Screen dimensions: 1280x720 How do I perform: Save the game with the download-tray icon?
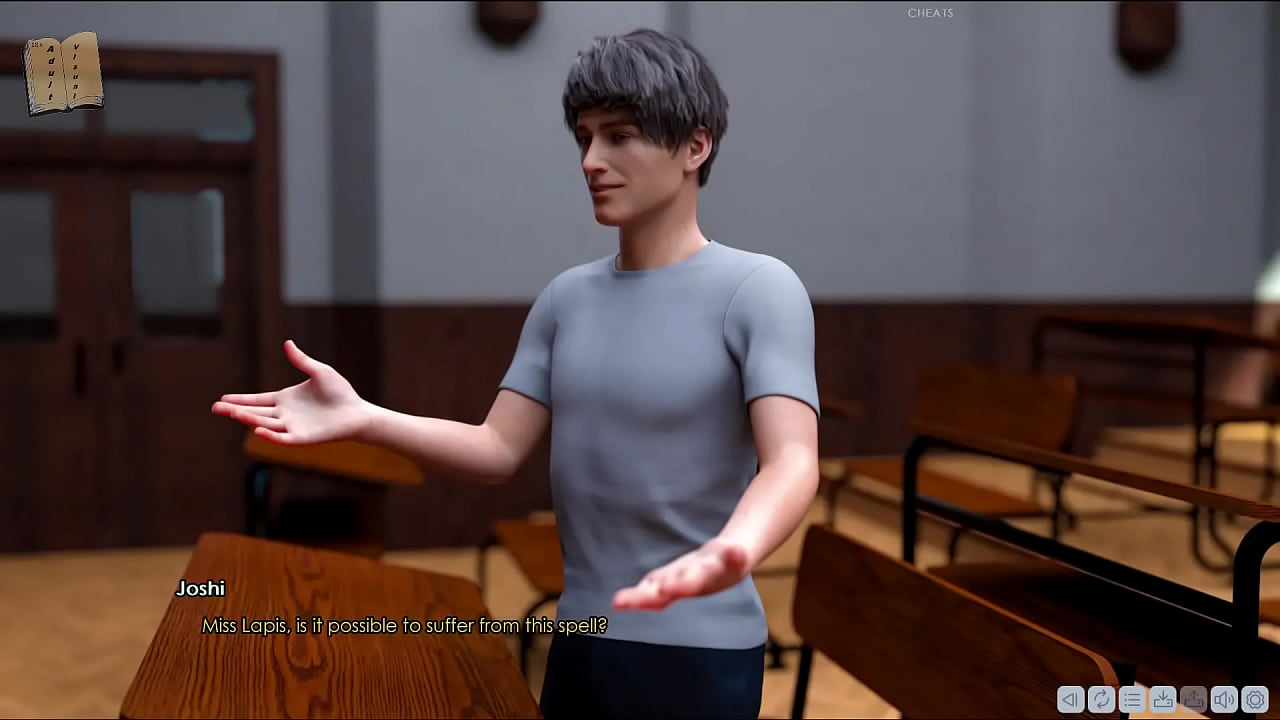coord(1162,700)
